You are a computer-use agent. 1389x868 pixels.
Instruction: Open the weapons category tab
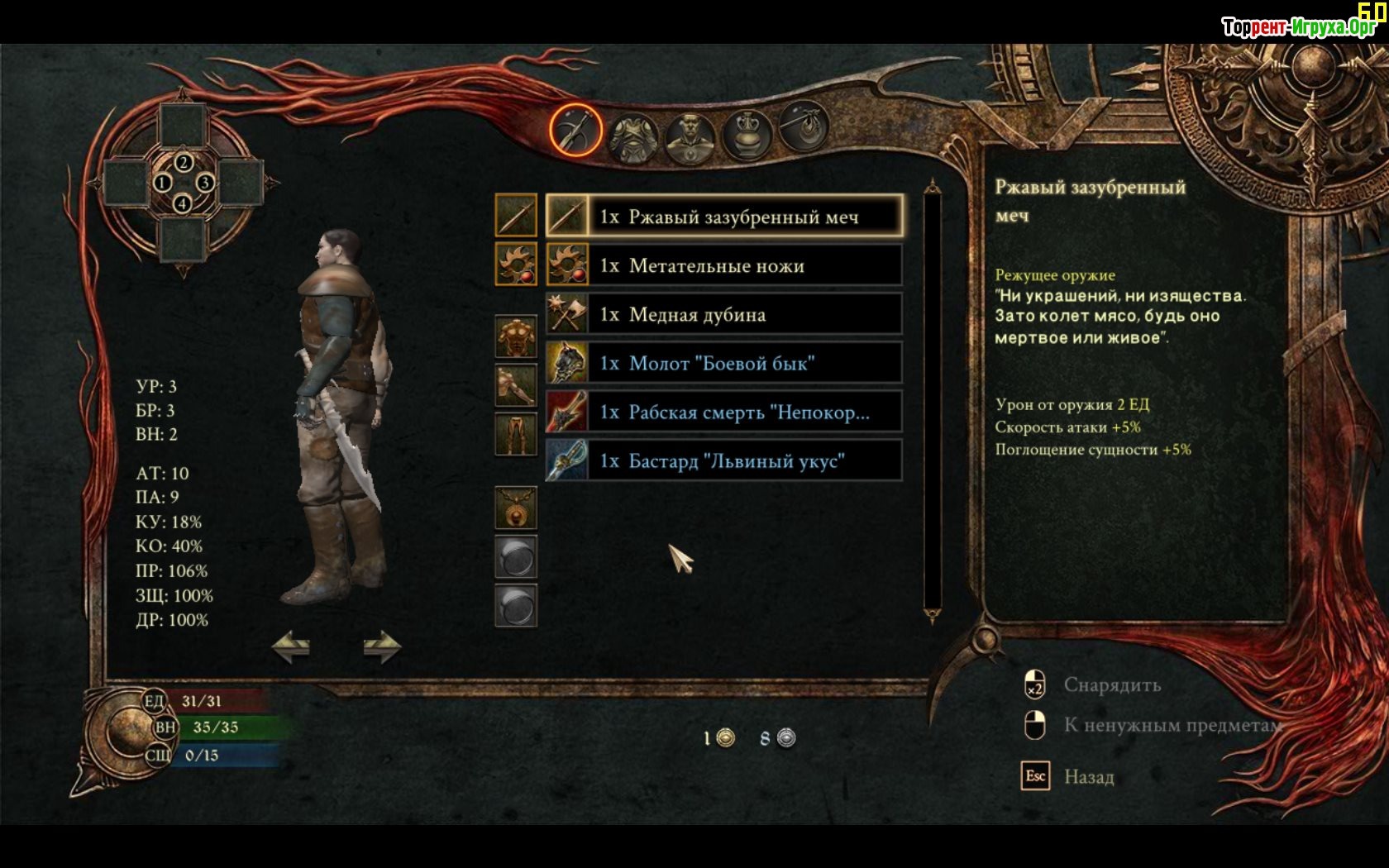coord(575,130)
